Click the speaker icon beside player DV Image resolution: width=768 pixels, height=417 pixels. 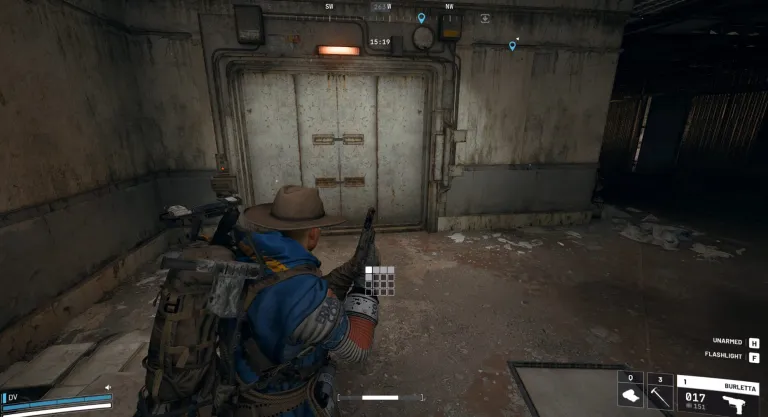[108, 388]
